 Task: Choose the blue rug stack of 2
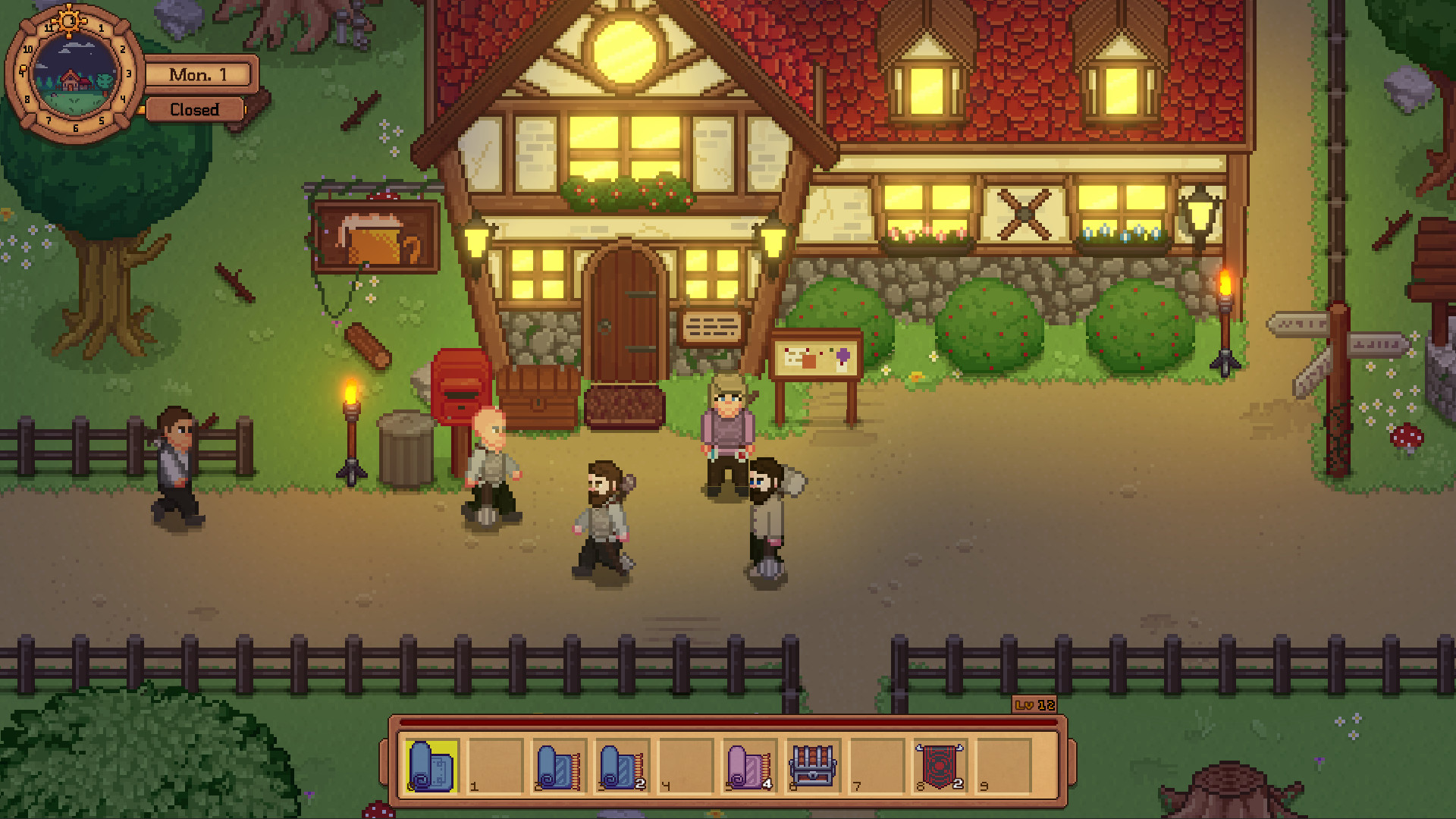point(623,766)
